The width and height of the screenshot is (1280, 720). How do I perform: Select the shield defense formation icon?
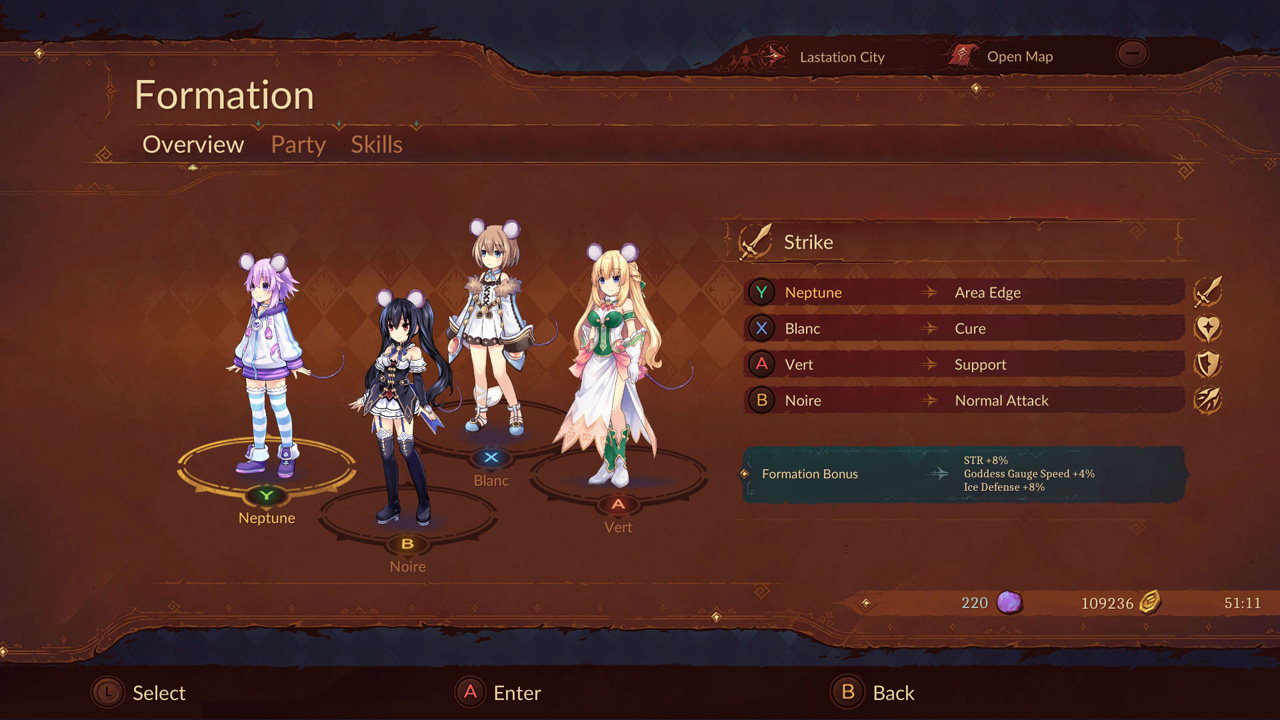[1208, 364]
